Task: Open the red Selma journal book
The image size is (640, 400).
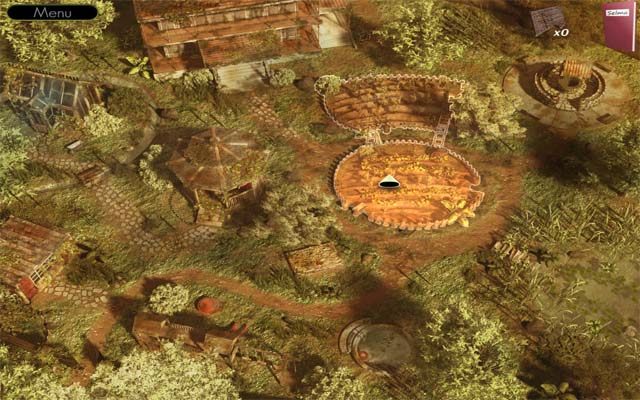Action: [x=620, y=26]
